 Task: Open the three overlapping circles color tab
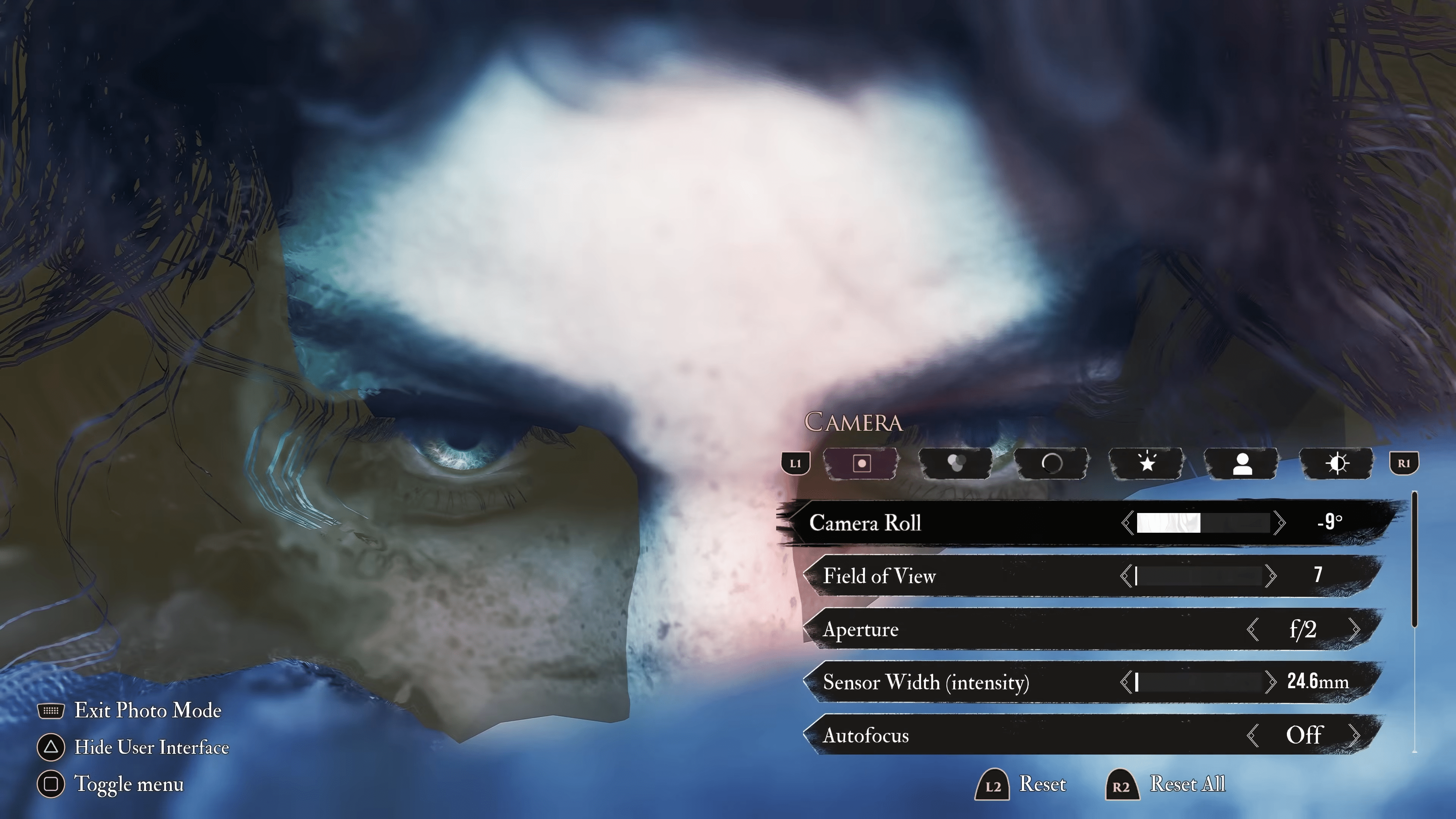tap(956, 463)
